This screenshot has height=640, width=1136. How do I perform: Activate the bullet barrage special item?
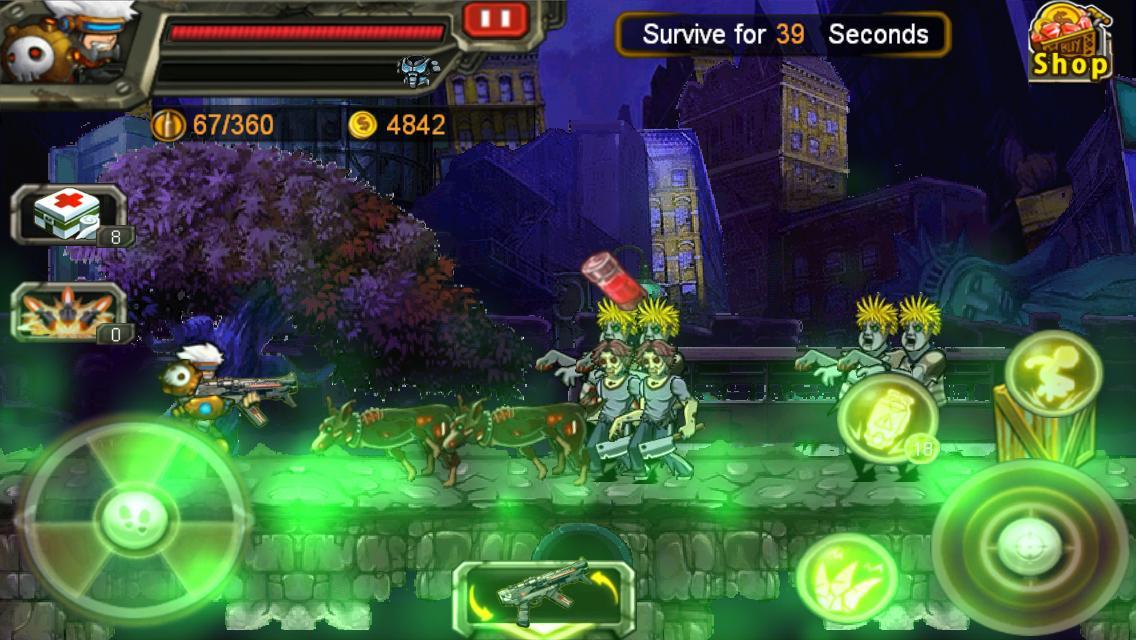point(68,311)
